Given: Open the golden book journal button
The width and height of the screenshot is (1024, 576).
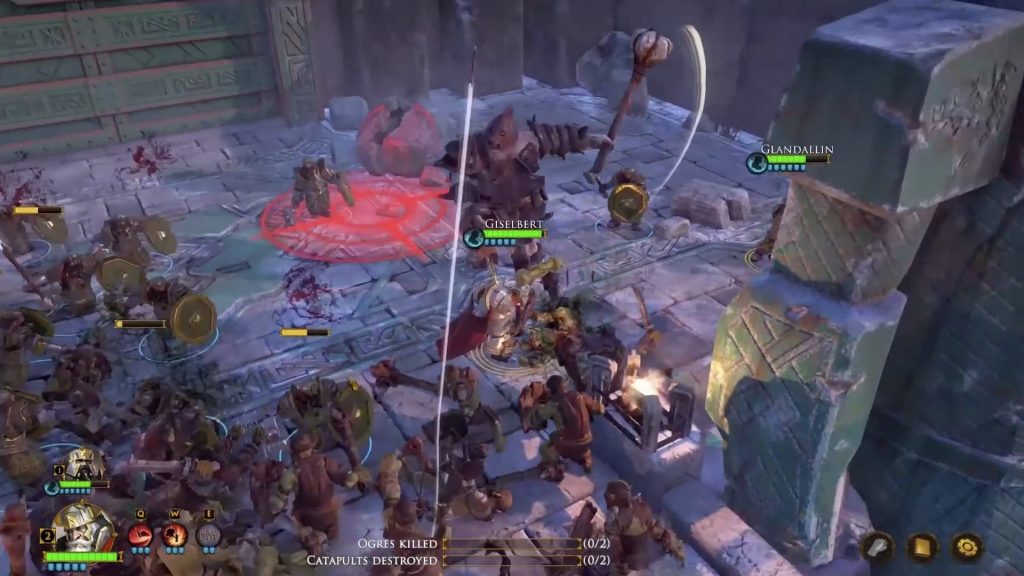Looking at the screenshot, I should pyautogui.click(x=921, y=546).
